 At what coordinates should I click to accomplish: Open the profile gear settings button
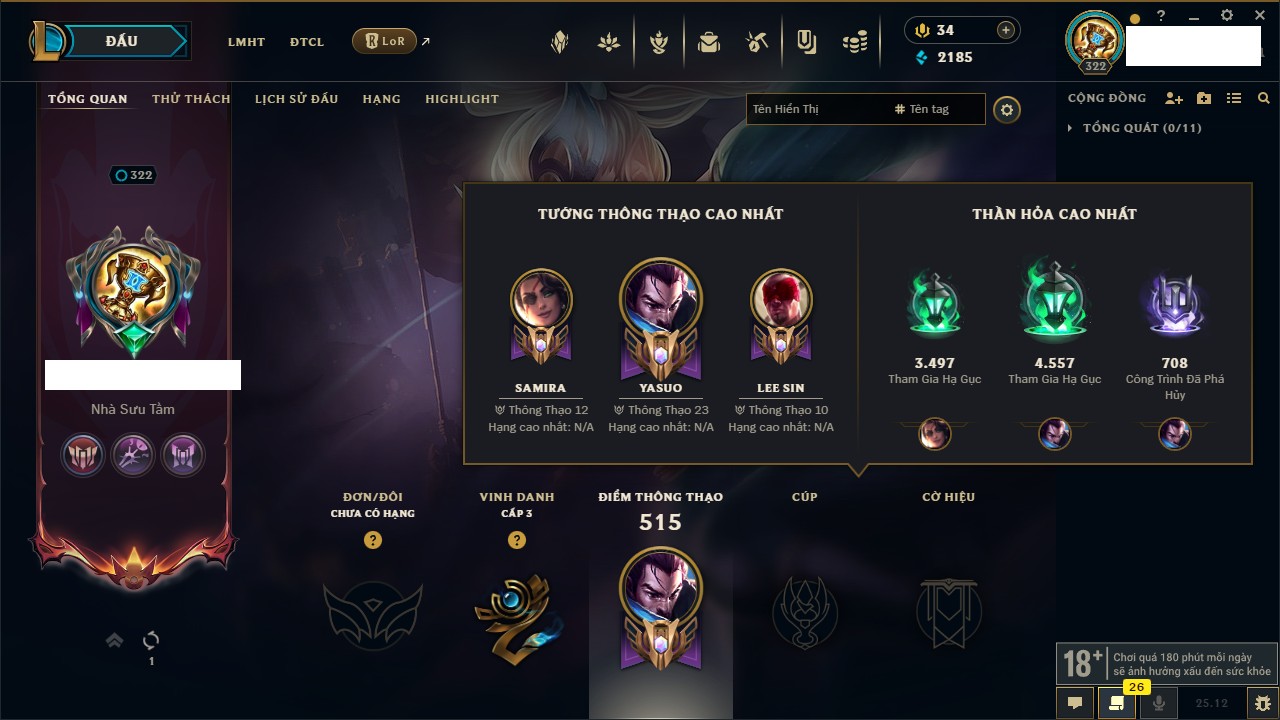1007,110
